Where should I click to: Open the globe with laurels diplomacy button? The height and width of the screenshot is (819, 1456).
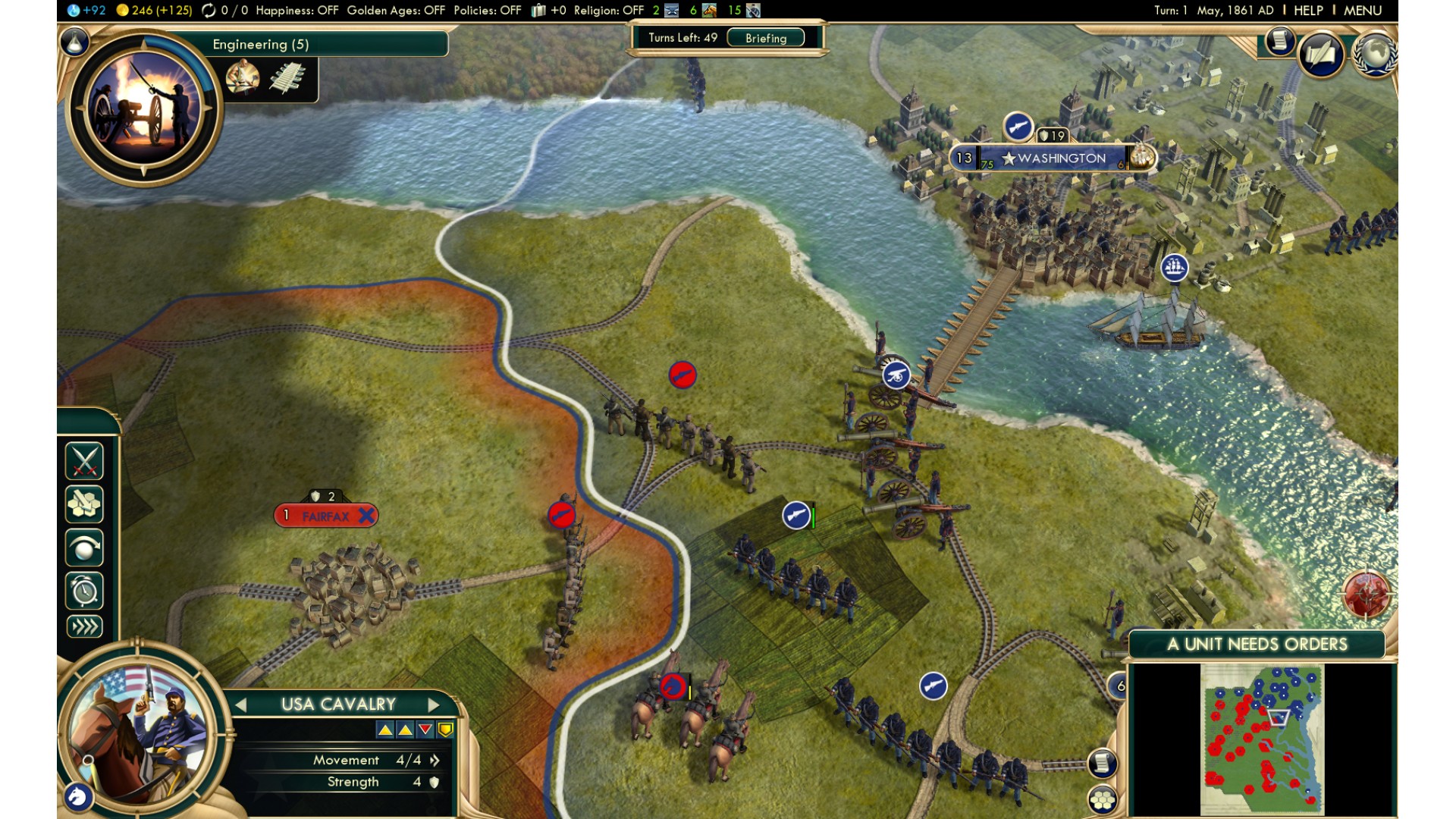[1375, 53]
